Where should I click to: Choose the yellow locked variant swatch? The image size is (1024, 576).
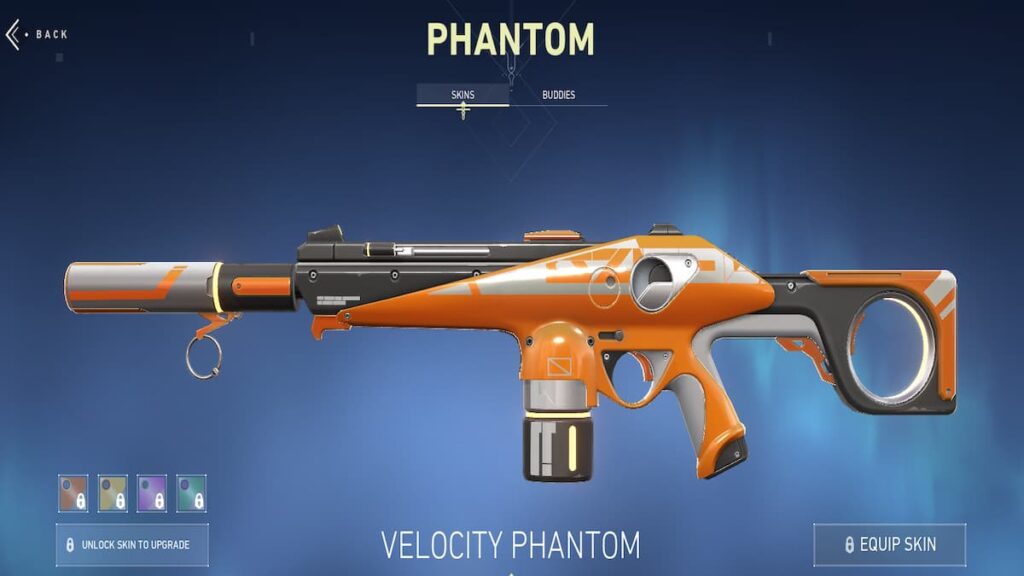[113, 492]
